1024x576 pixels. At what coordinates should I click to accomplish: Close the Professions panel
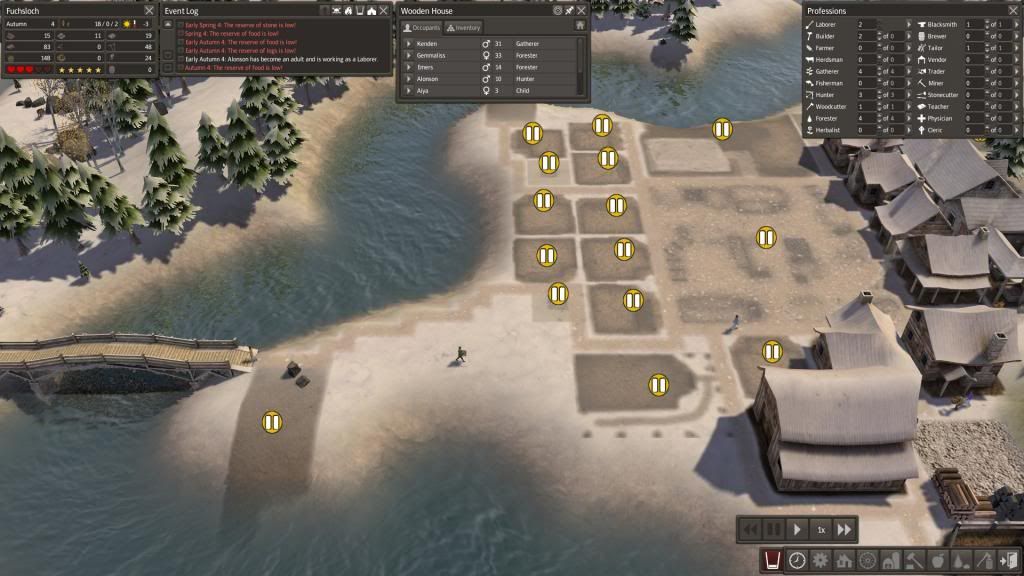point(1012,10)
